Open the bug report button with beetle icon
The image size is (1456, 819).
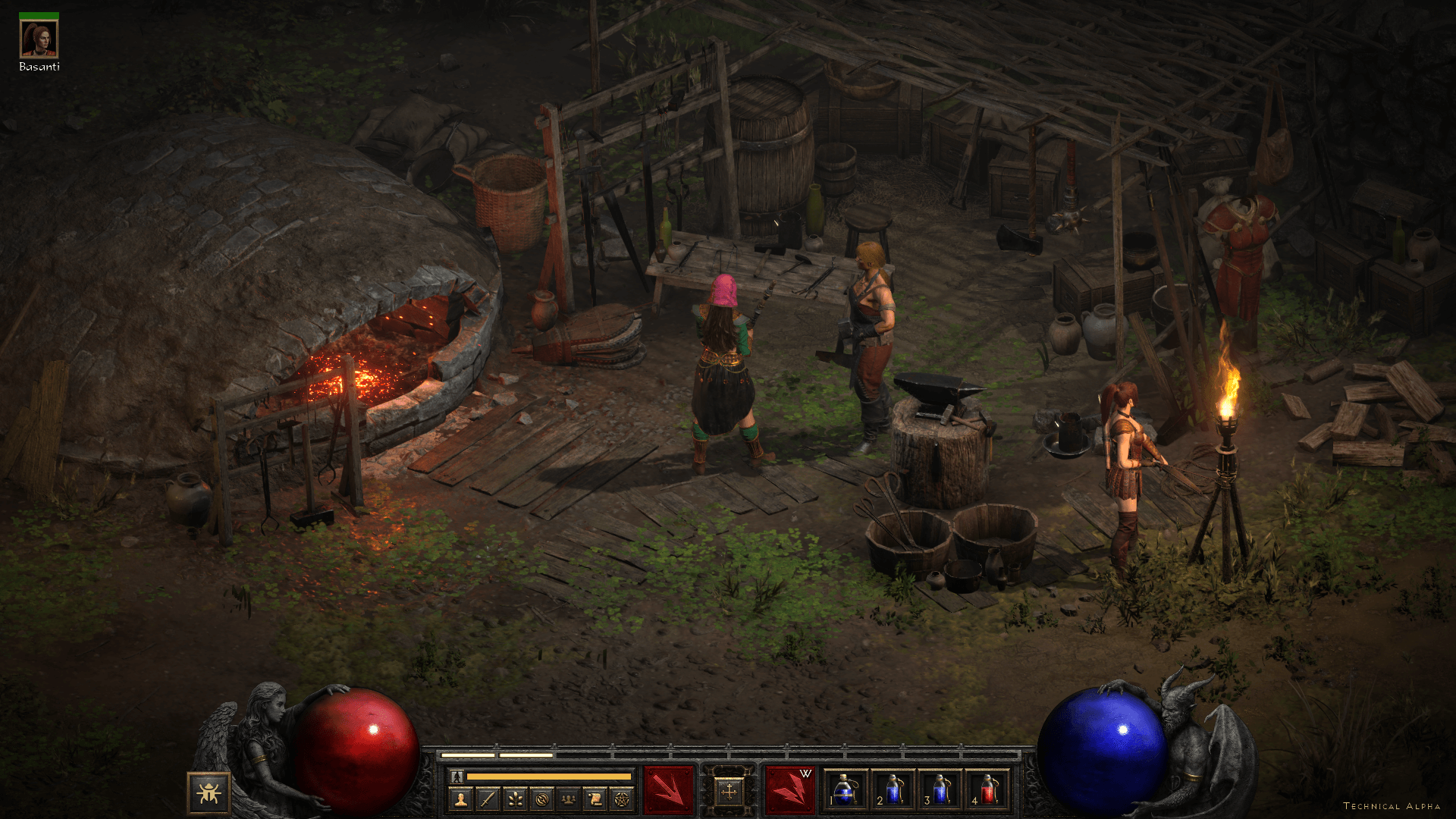tap(208, 793)
